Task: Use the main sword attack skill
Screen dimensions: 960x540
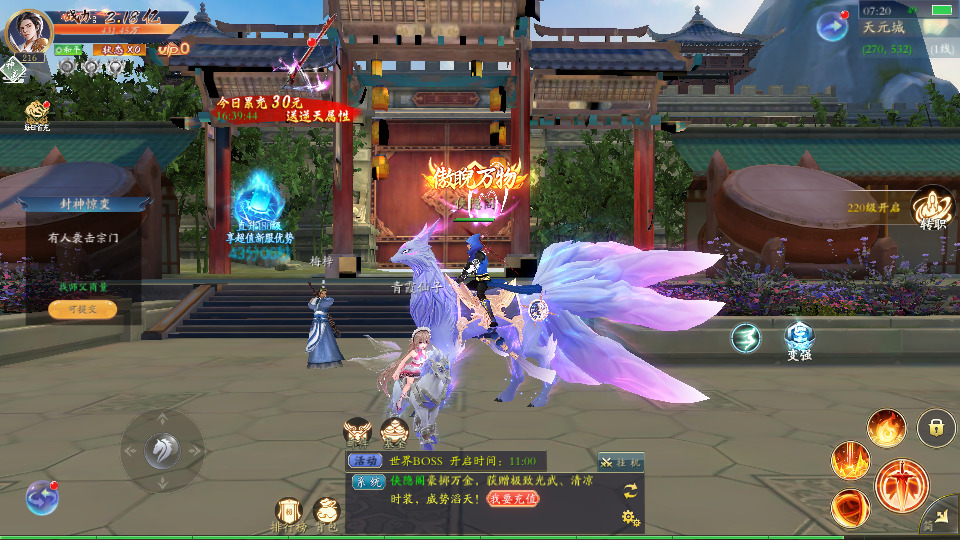Action: tap(901, 485)
